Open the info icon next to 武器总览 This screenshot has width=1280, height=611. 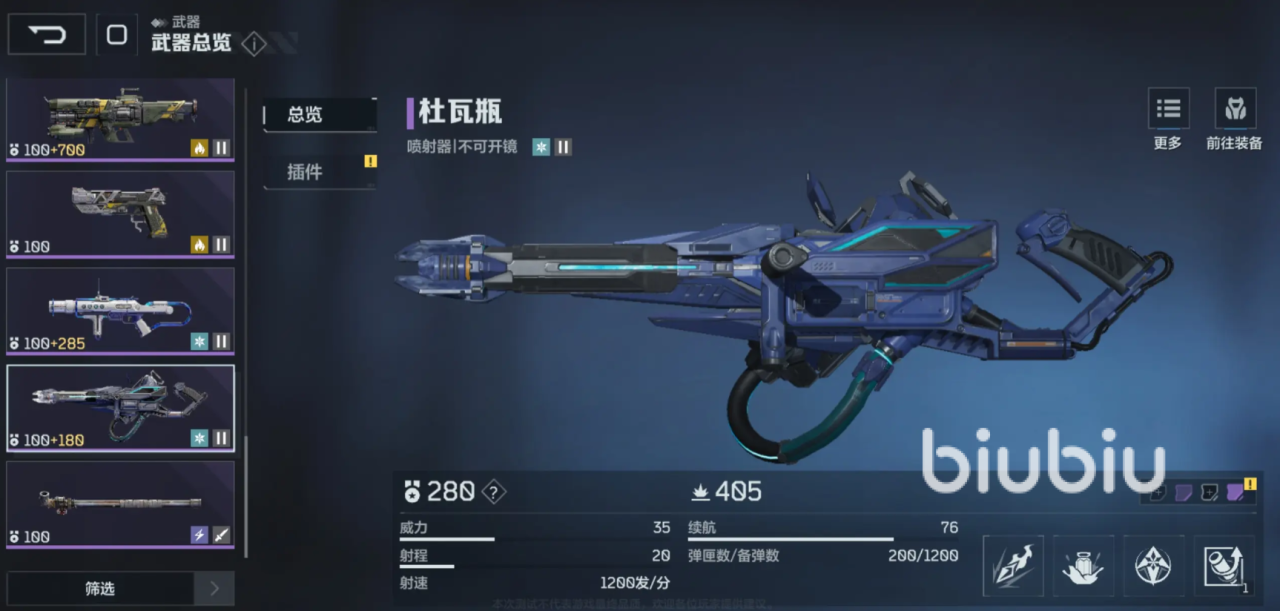[x=254, y=44]
